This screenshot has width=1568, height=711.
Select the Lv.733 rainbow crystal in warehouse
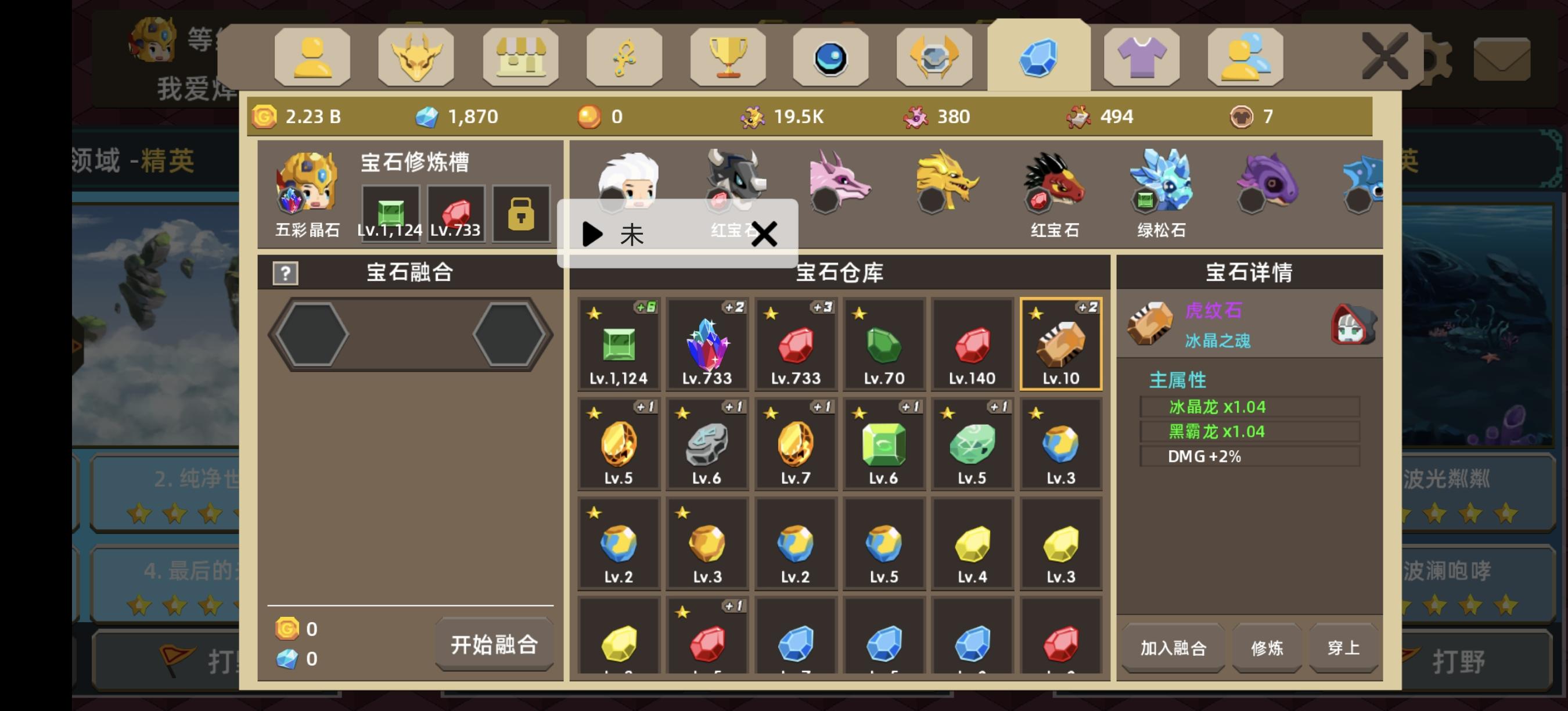click(x=707, y=344)
